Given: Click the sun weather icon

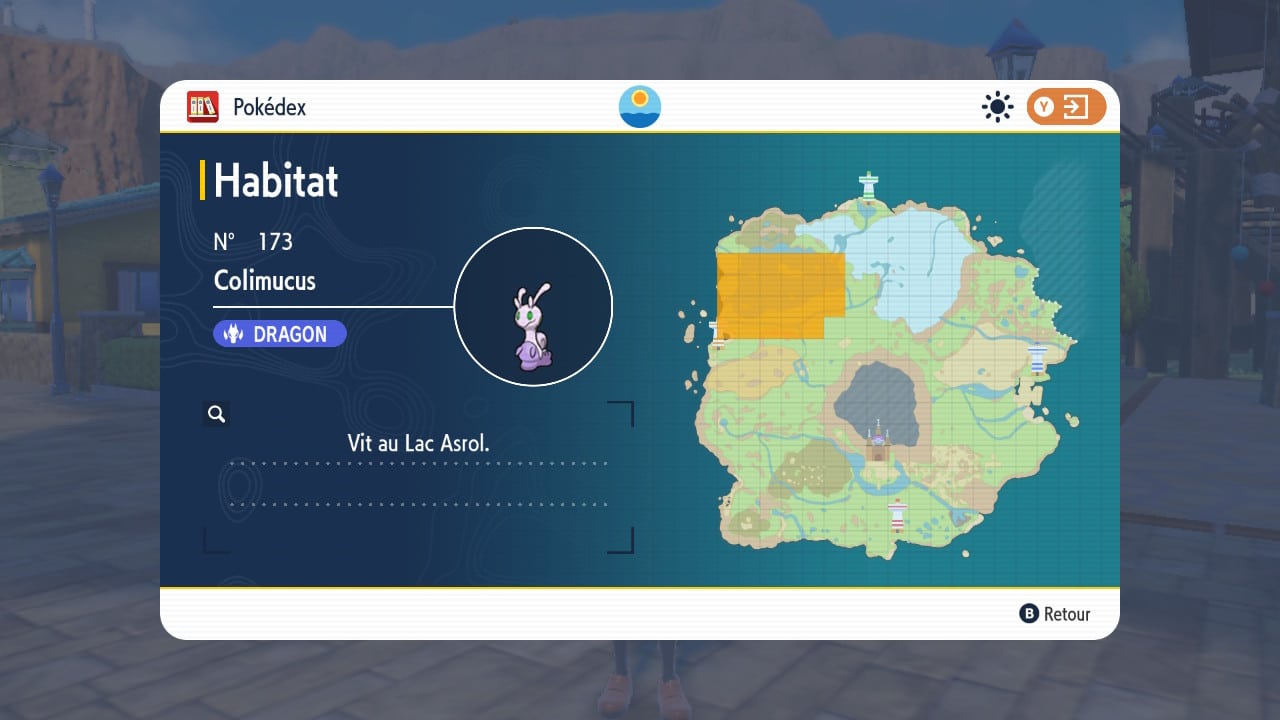Looking at the screenshot, I should click(x=997, y=107).
